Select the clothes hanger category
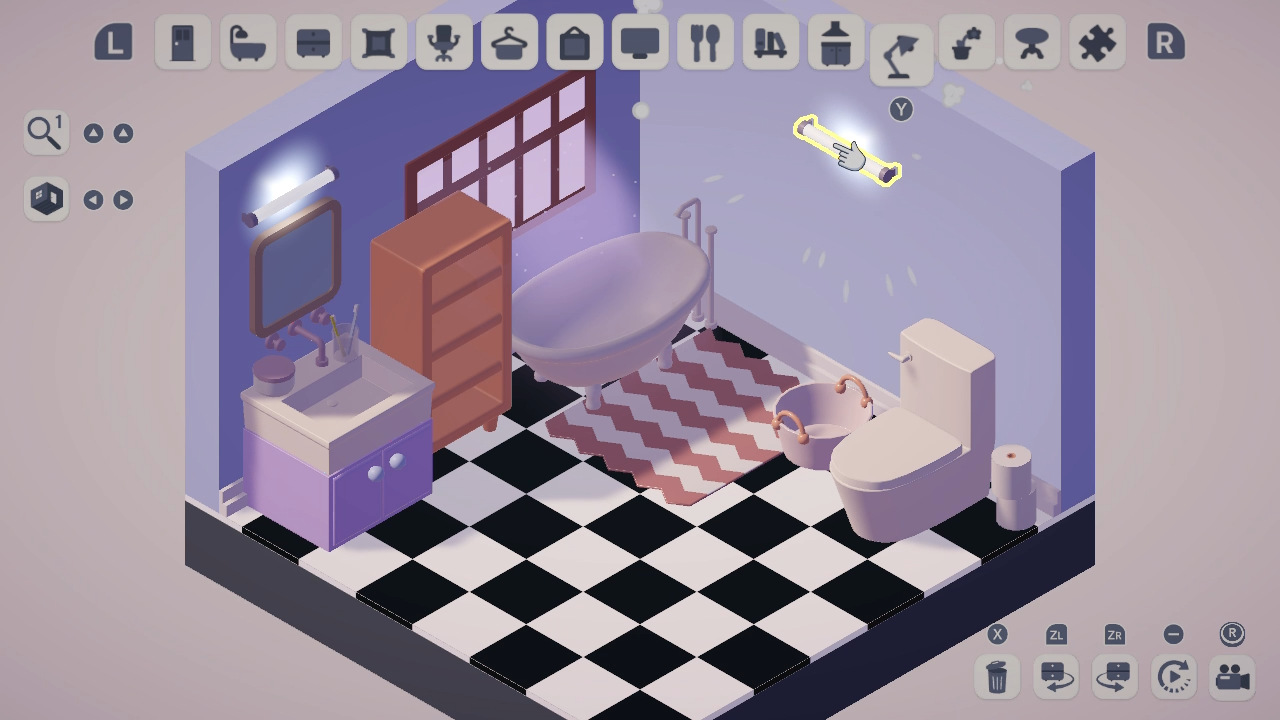The width and height of the screenshot is (1280, 720). 509,44
